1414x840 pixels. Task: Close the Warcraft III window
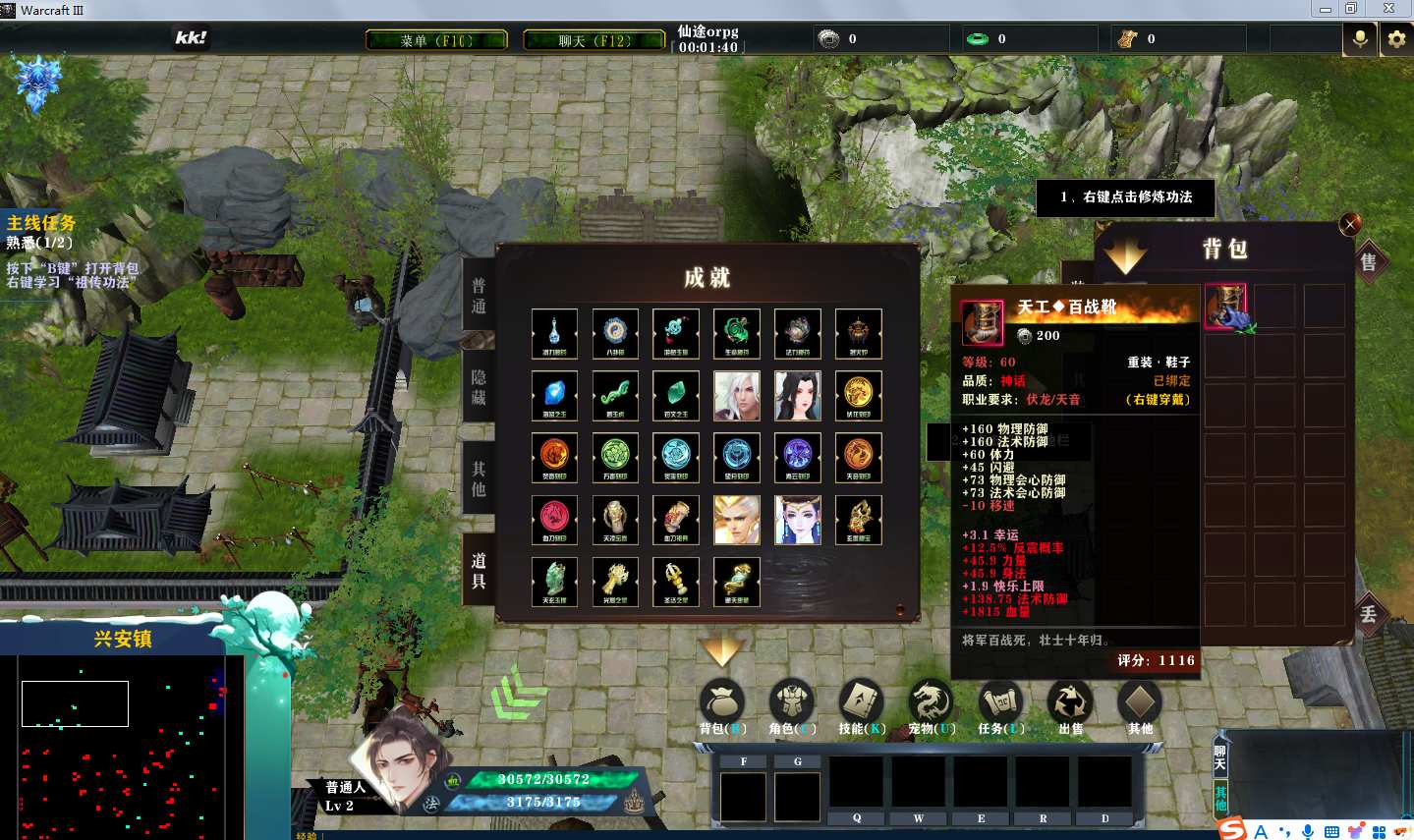tap(1388, 9)
